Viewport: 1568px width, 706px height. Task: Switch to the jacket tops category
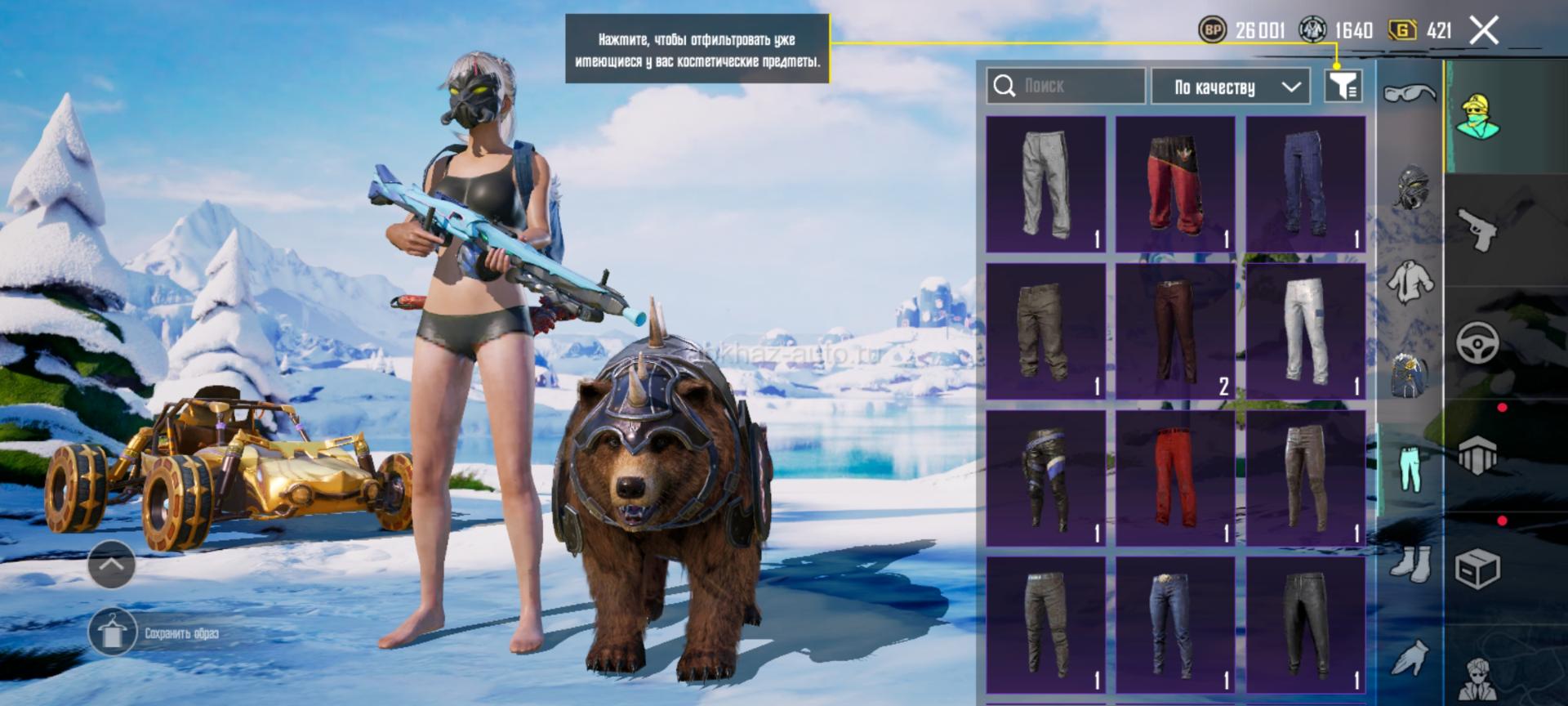pyautogui.click(x=1410, y=282)
